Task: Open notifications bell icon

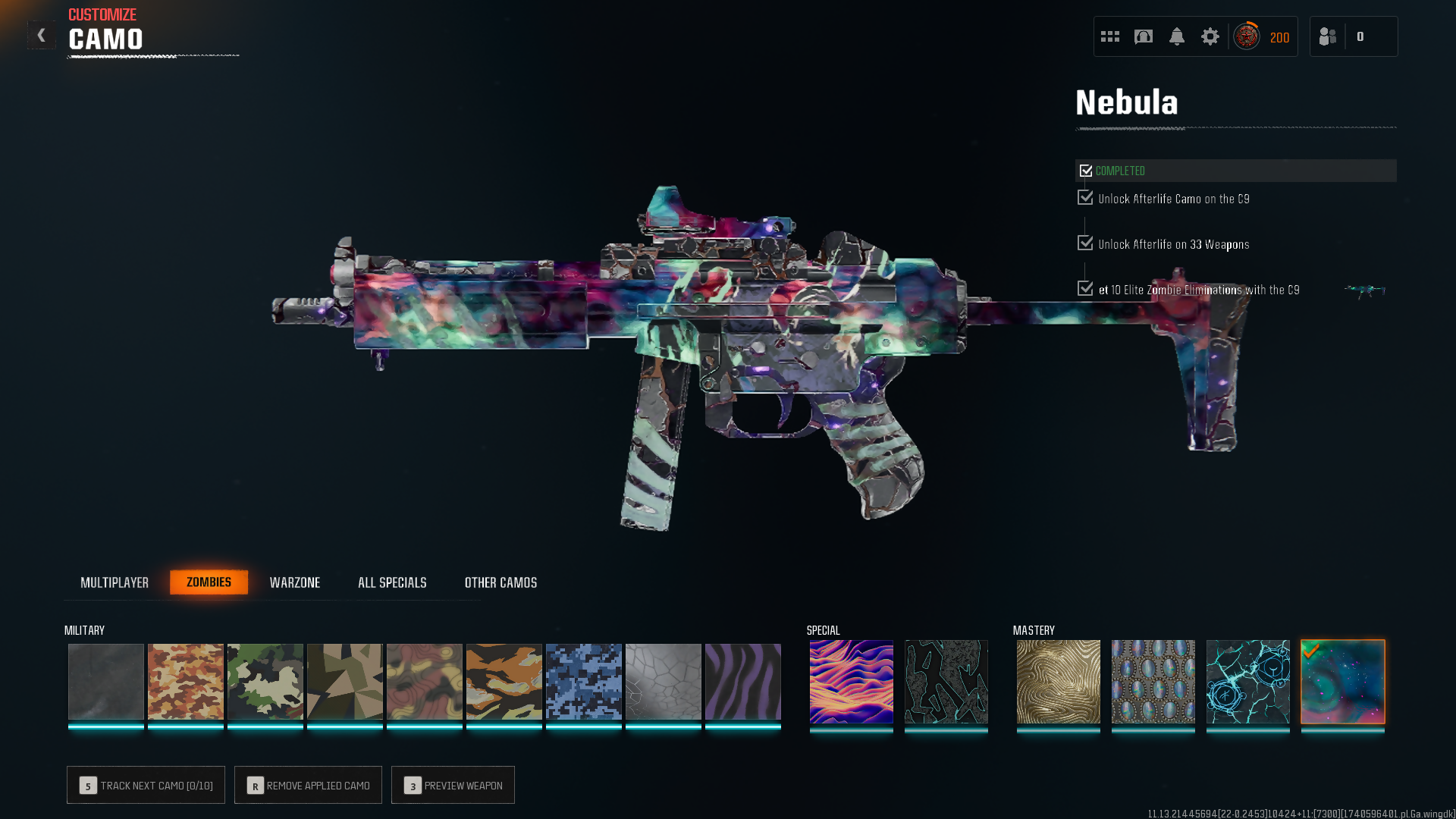Action: (x=1176, y=36)
